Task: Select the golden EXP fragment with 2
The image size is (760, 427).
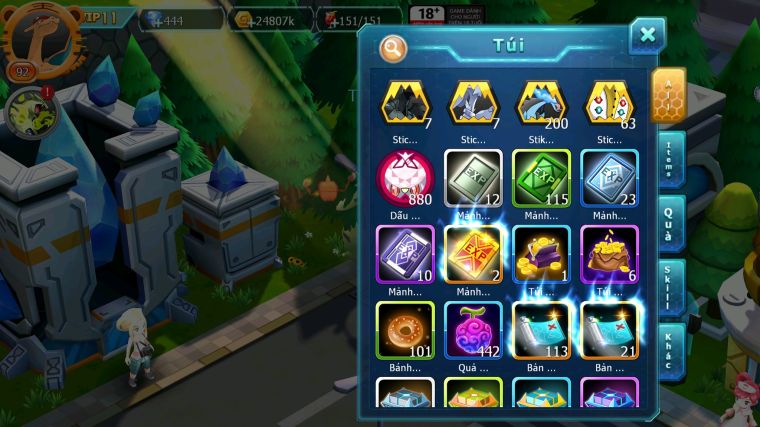Action: click(473, 254)
